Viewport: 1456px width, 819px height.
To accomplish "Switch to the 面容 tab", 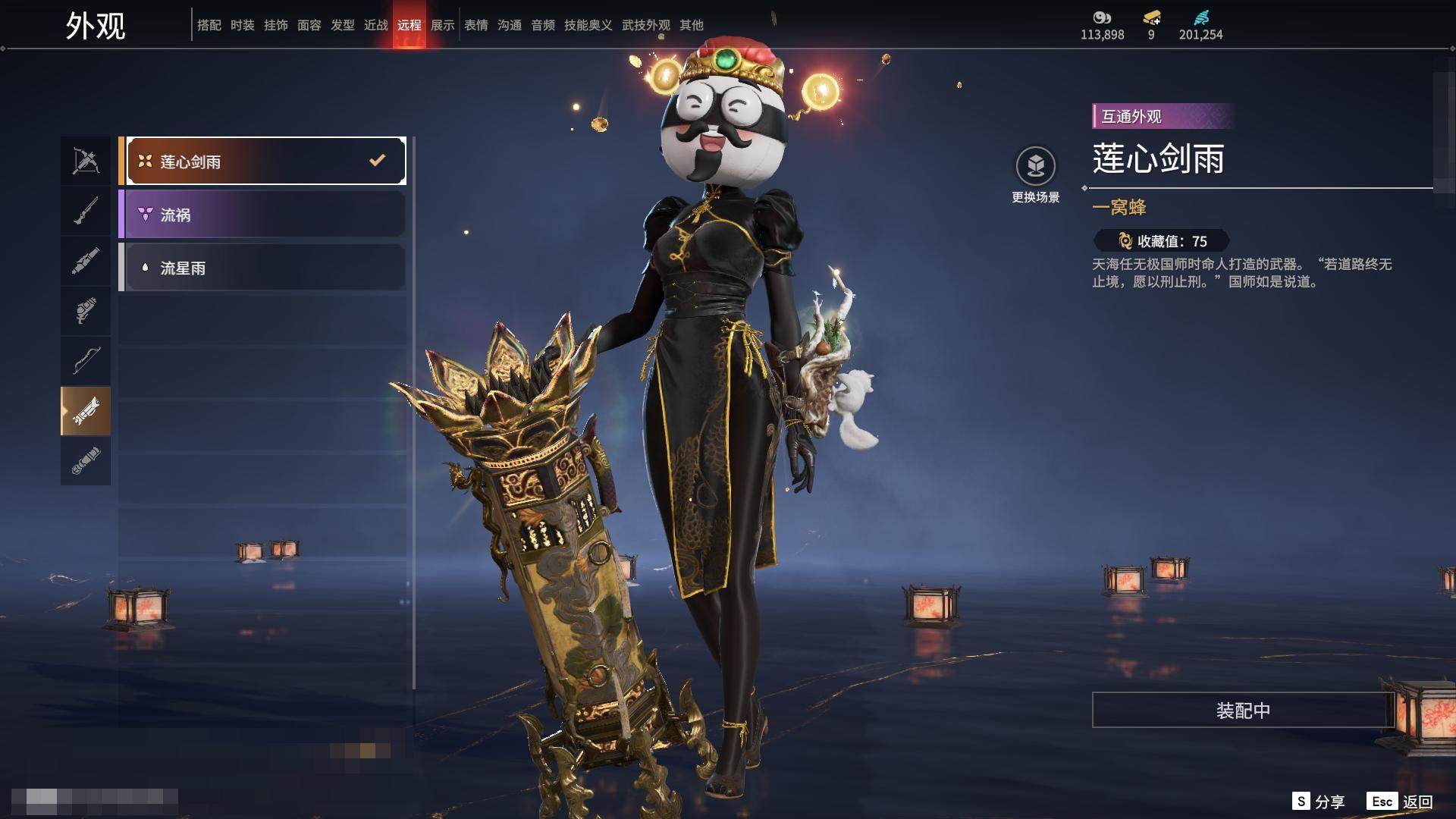I will 309,25.
